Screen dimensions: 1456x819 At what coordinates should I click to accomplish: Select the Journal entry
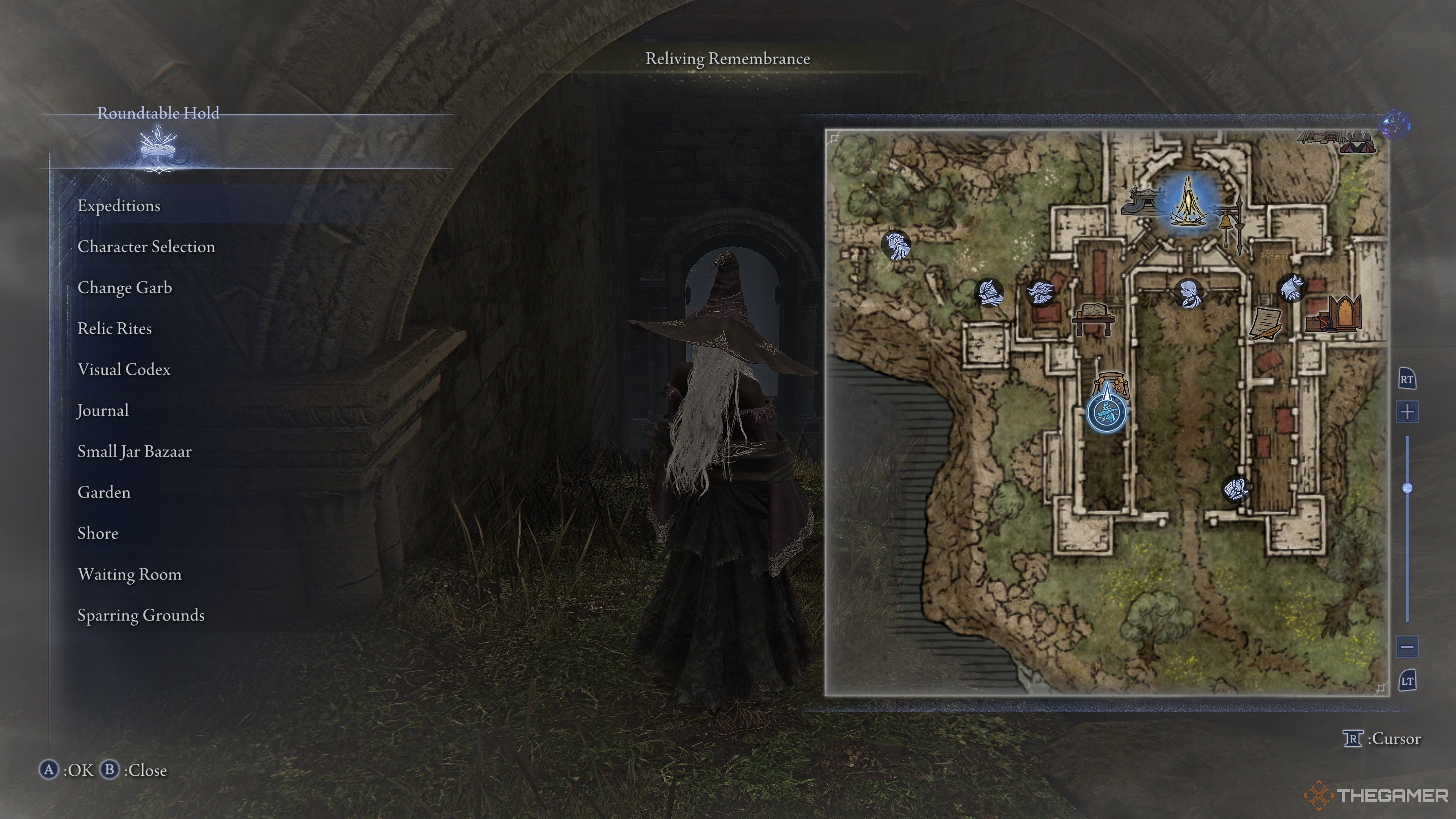(x=103, y=410)
